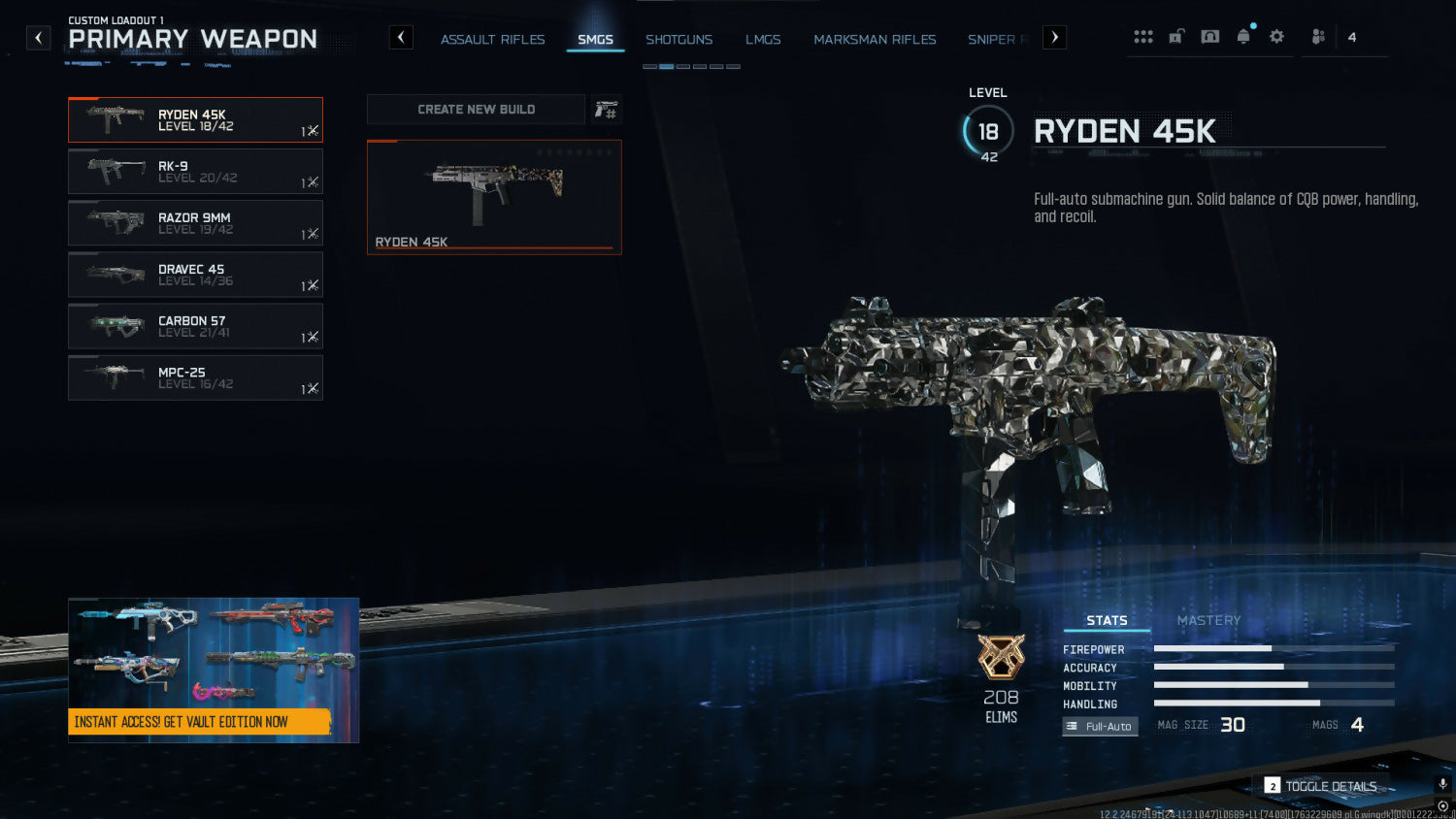Select the Ryden 45K weapon row
The width and height of the screenshot is (1456, 819).
(x=195, y=120)
